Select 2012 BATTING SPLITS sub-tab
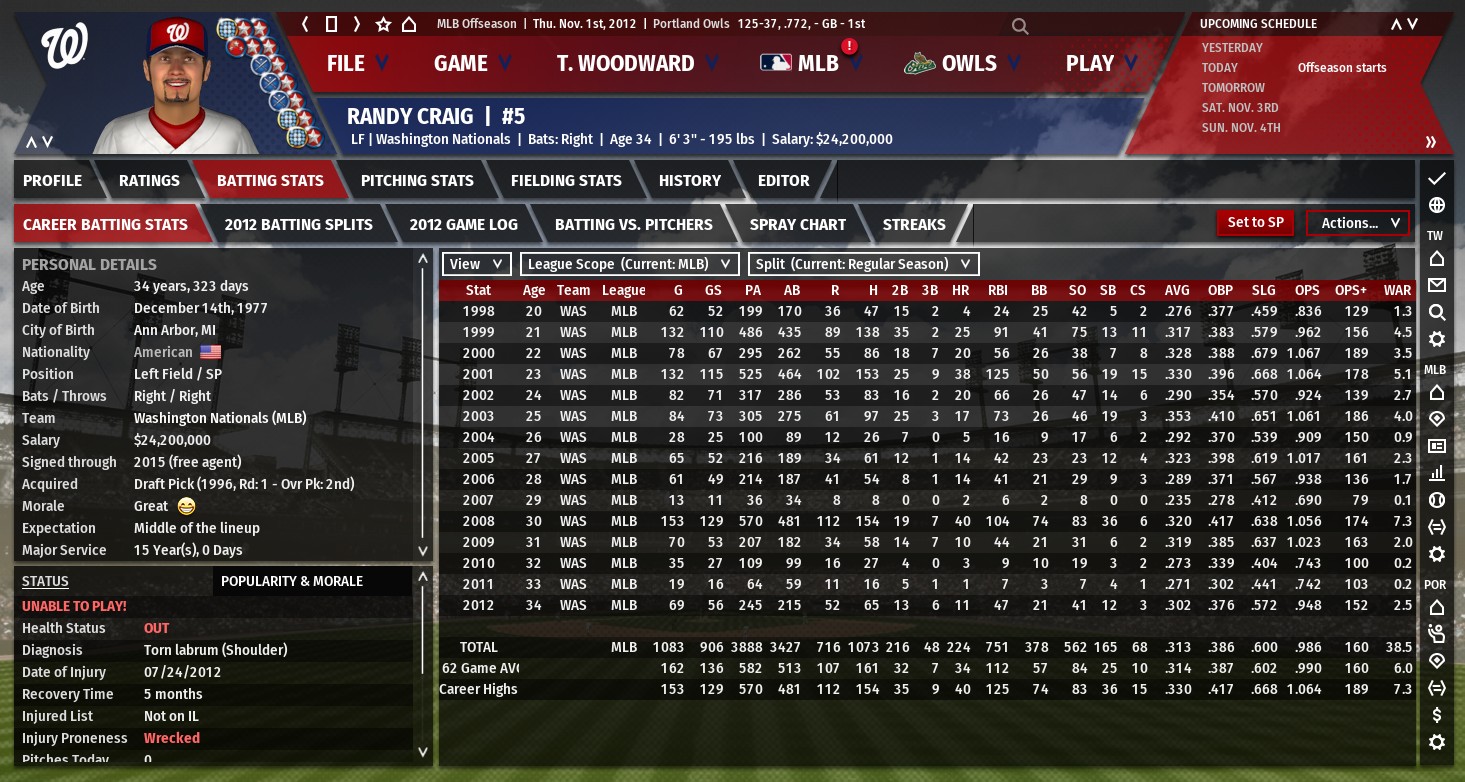 pyautogui.click(x=298, y=225)
